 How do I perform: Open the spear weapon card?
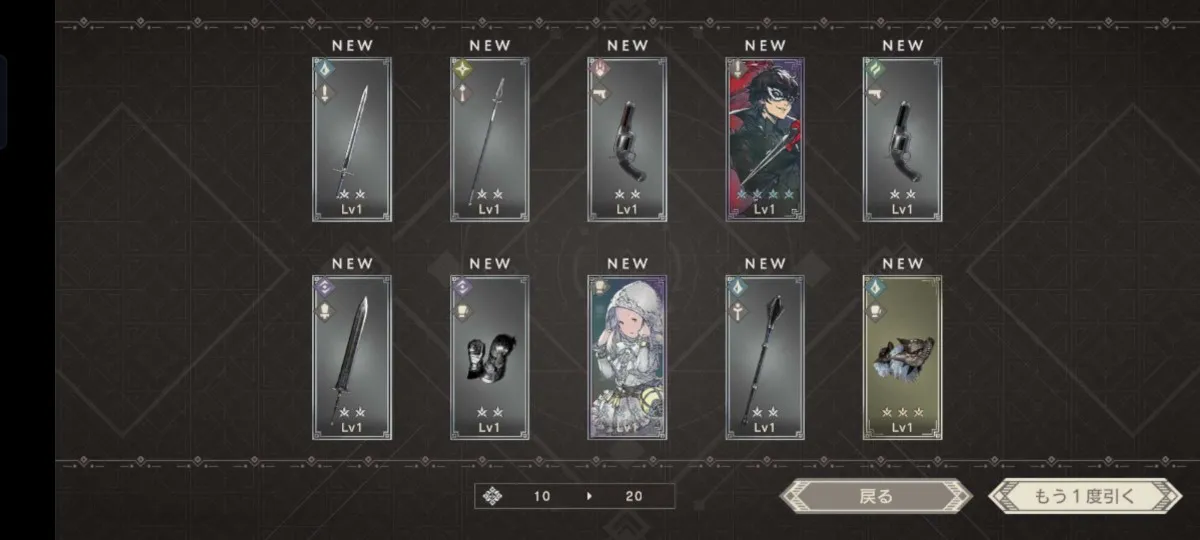point(490,140)
